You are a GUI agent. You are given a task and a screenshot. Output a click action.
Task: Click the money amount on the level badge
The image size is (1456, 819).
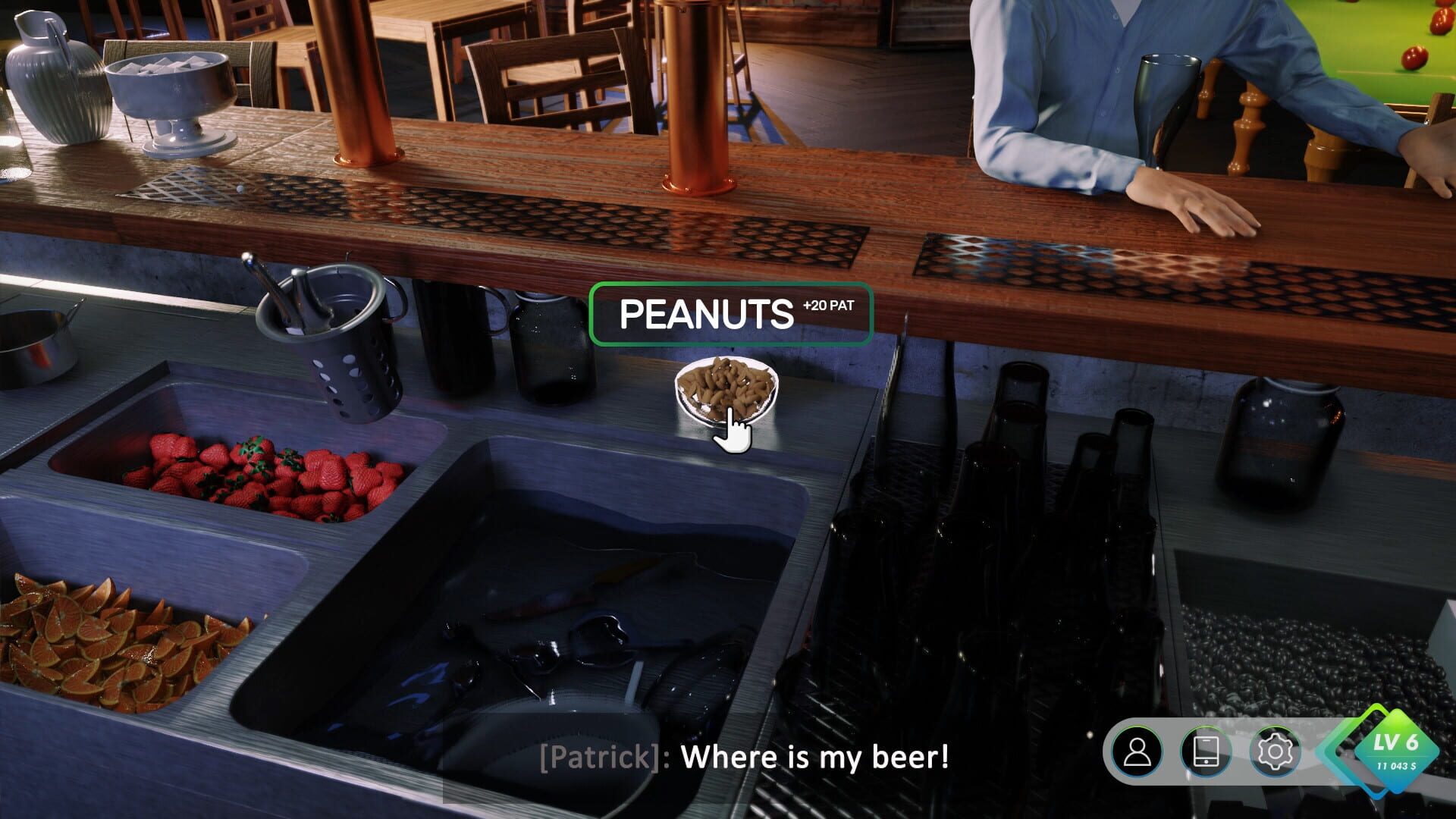click(x=1398, y=766)
